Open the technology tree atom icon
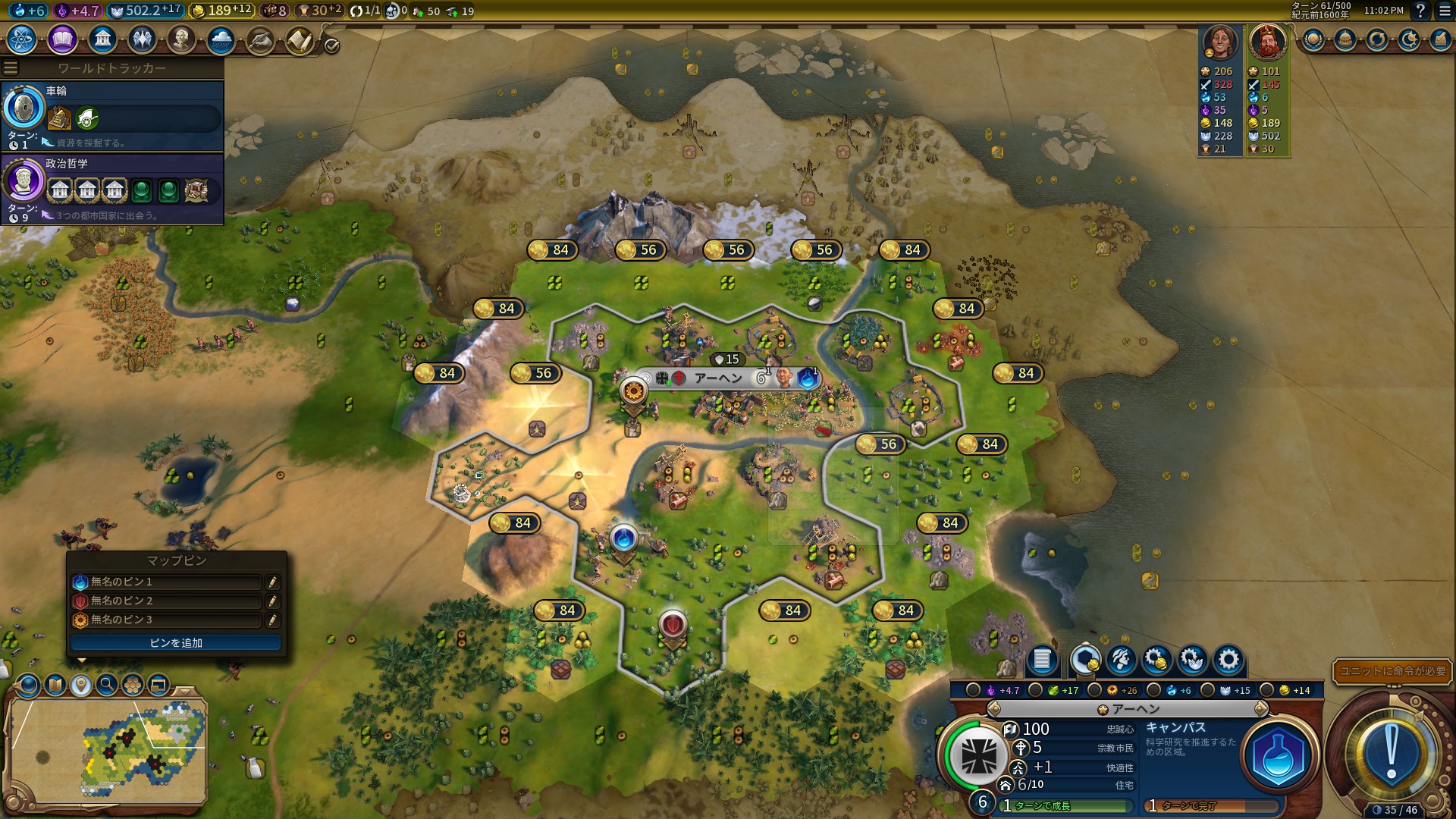This screenshot has height=819, width=1456. pyautogui.click(x=22, y=39)
